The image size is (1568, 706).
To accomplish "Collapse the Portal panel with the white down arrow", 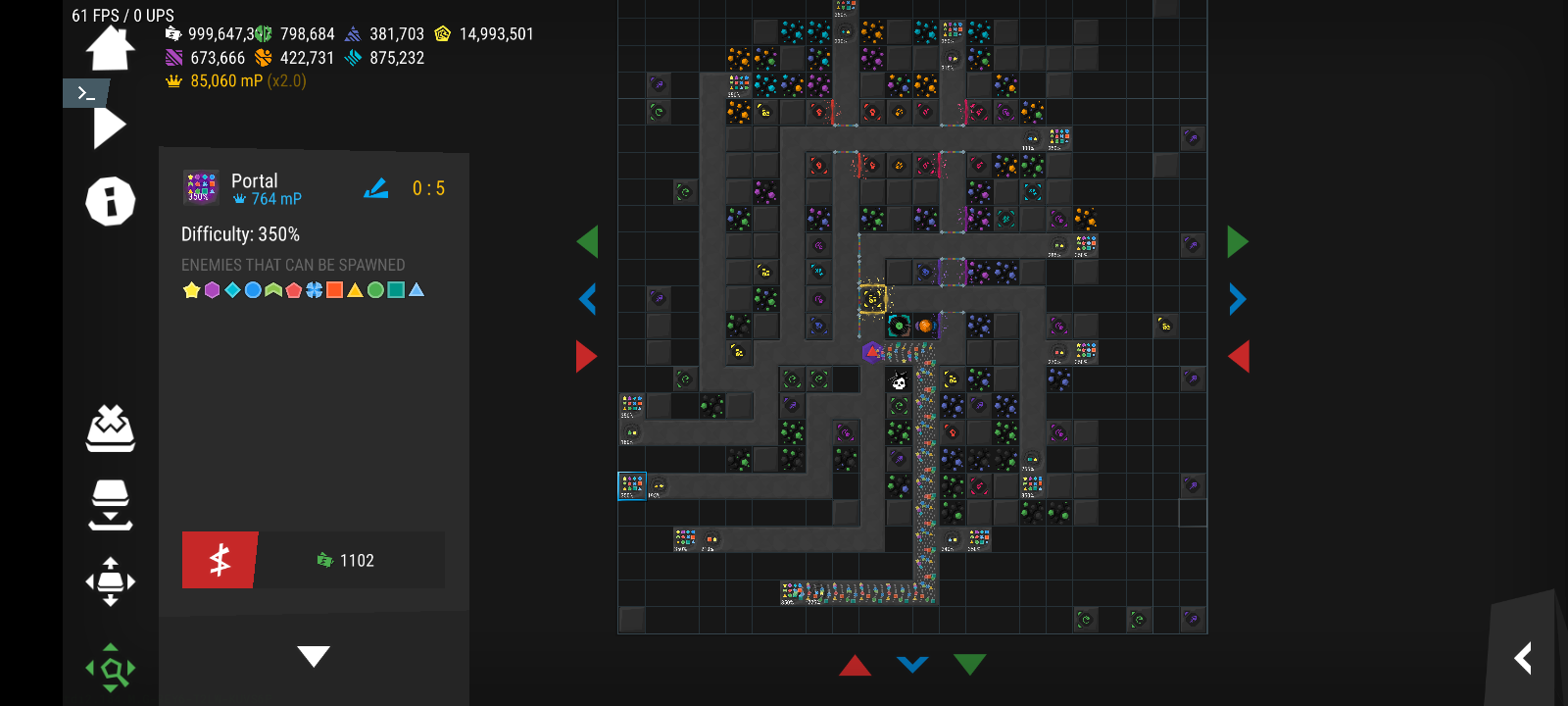I will 314,656.
